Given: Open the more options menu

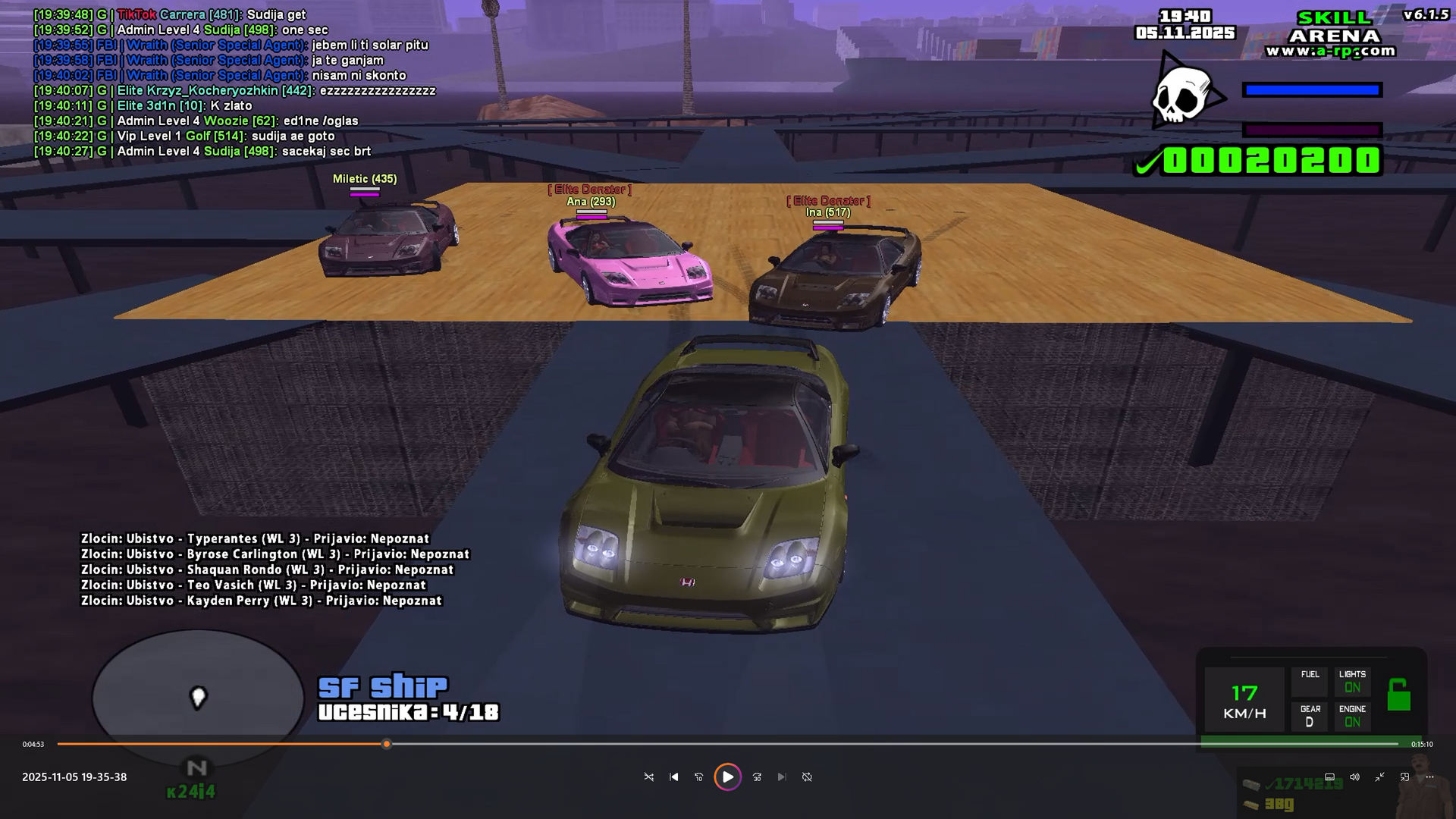Looking at the screenshot, I should click(1430, 777).
